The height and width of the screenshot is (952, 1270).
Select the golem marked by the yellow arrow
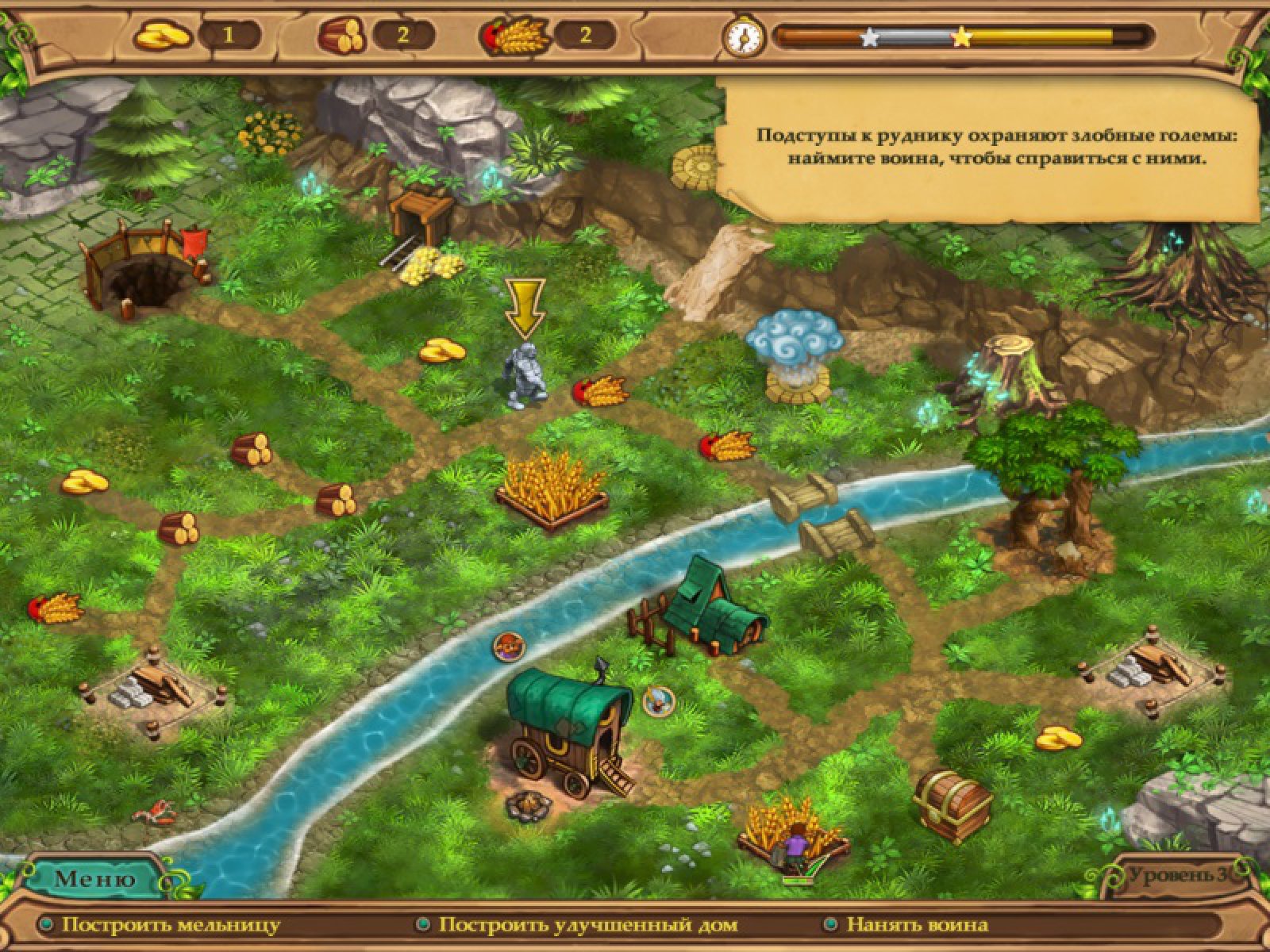tap(524, 377)
